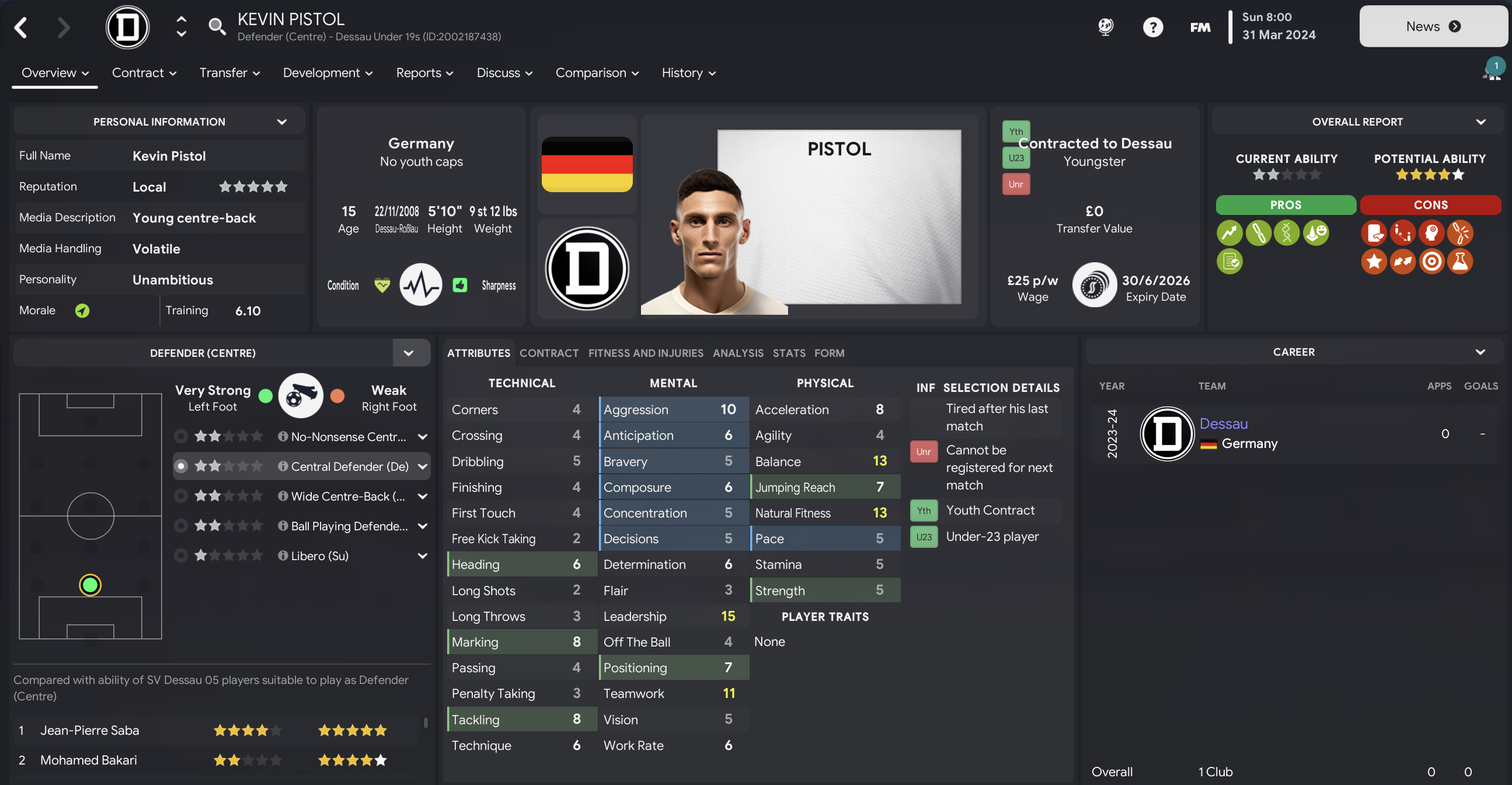Screen dimensions: 1512x785
Task: Show the Reports menu
Action: point(424,73)
